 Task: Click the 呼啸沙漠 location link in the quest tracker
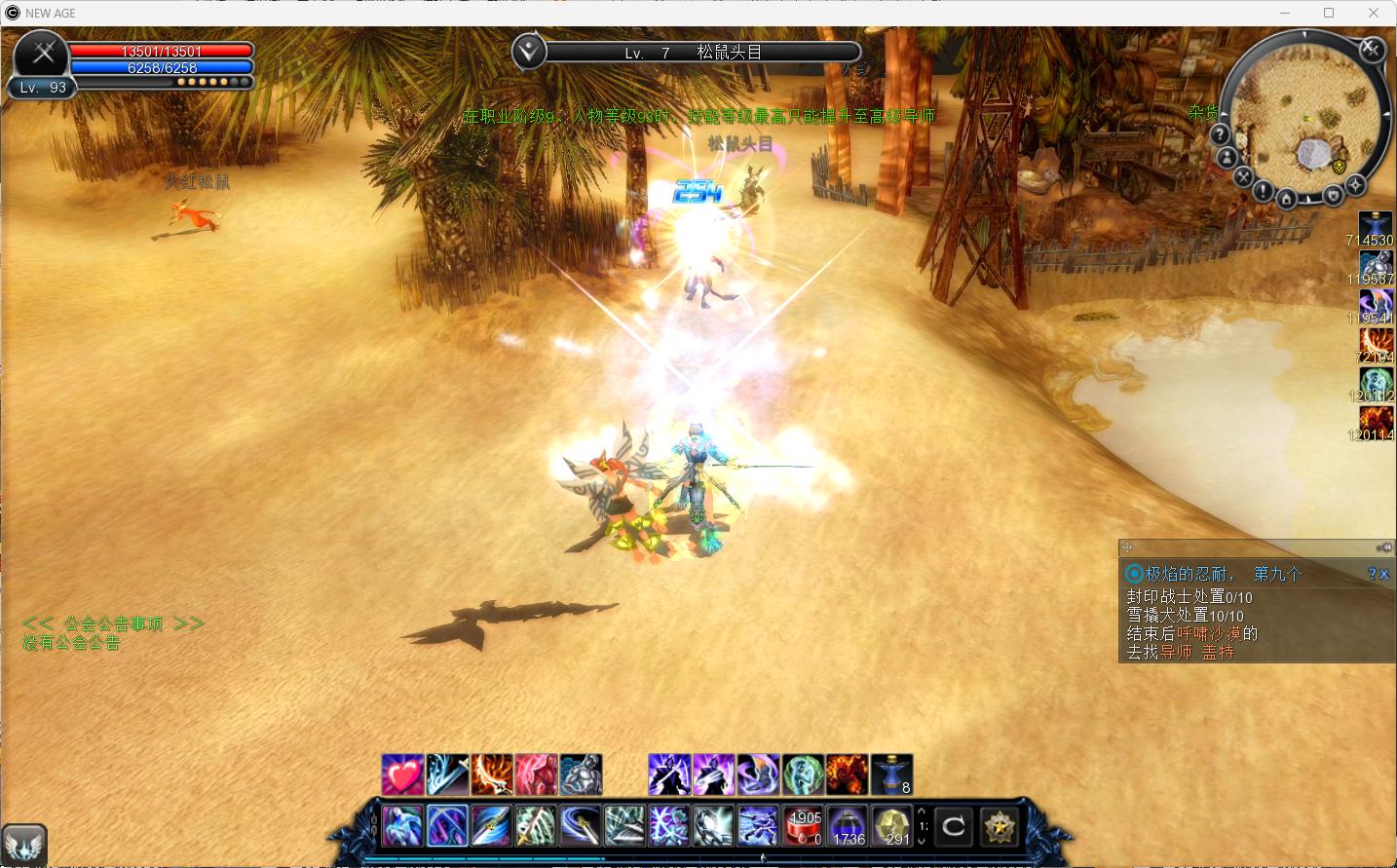pyautogui.click(x=1209, y=633)
